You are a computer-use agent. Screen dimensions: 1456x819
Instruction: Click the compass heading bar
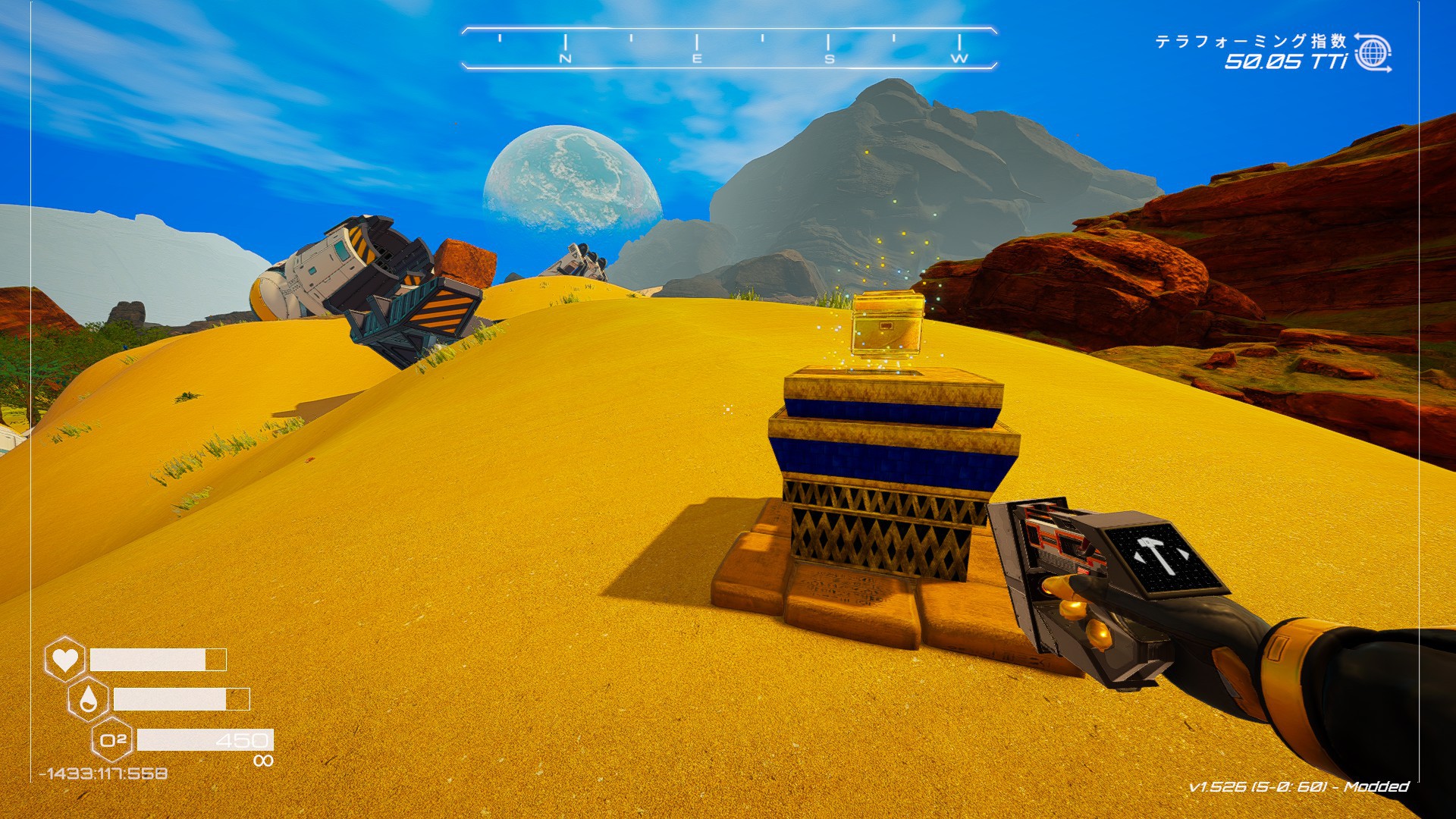pos(728,49)
